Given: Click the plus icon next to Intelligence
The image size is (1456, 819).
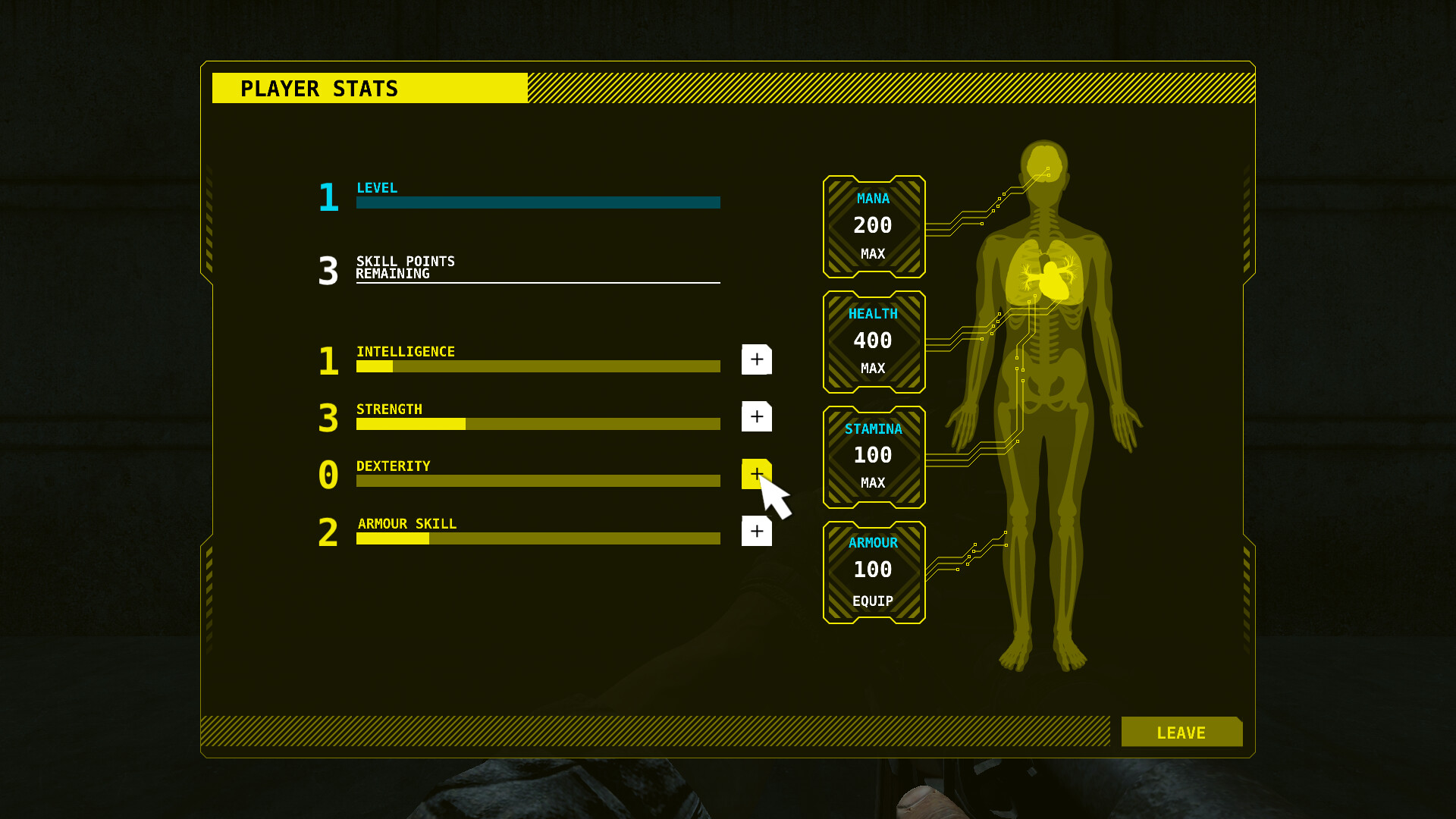Looking at the screenshot, I should click(x=756, y=360).
